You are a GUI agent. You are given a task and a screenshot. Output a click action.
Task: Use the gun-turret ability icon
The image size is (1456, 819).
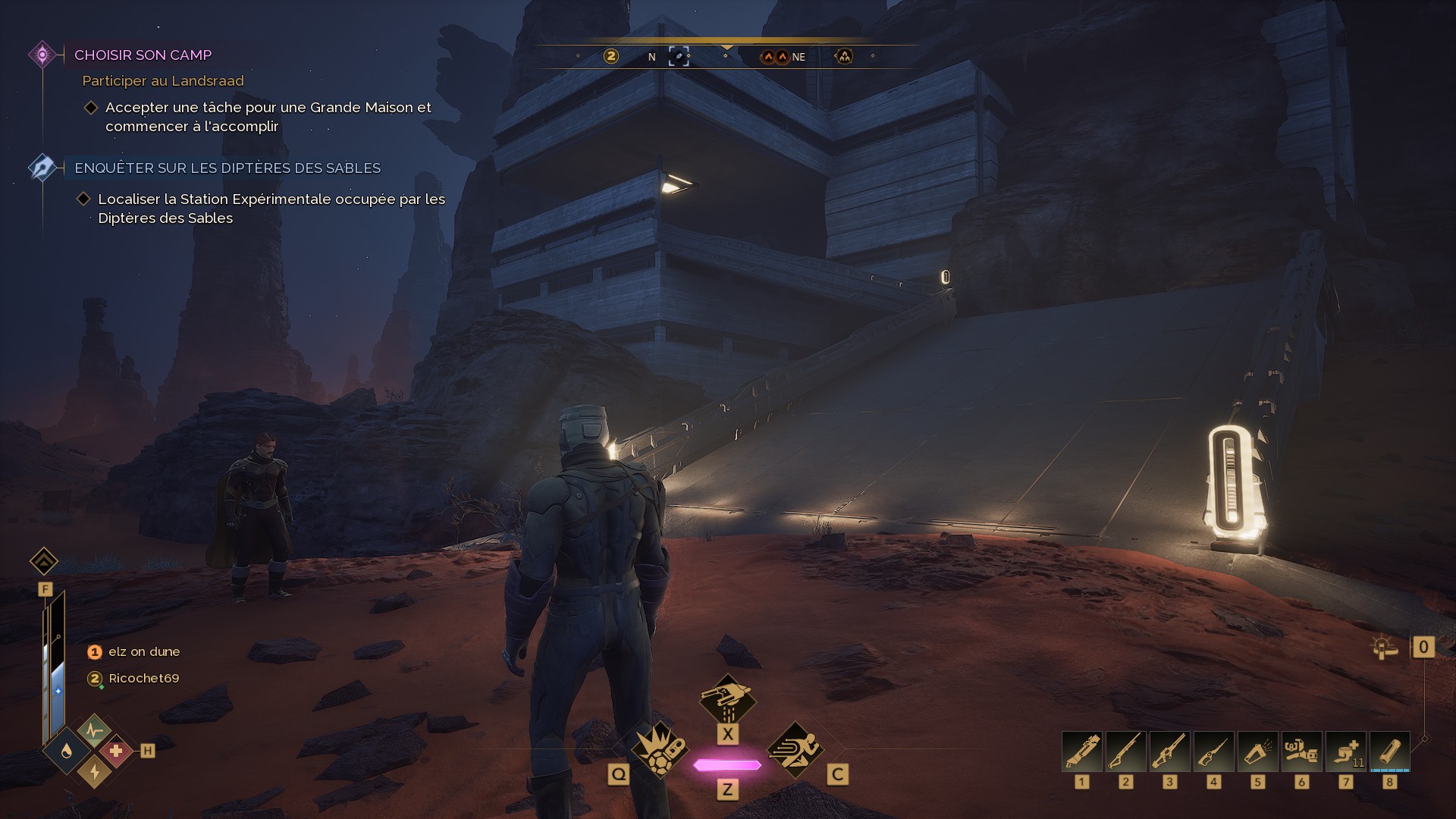click(x=727, y=698)
